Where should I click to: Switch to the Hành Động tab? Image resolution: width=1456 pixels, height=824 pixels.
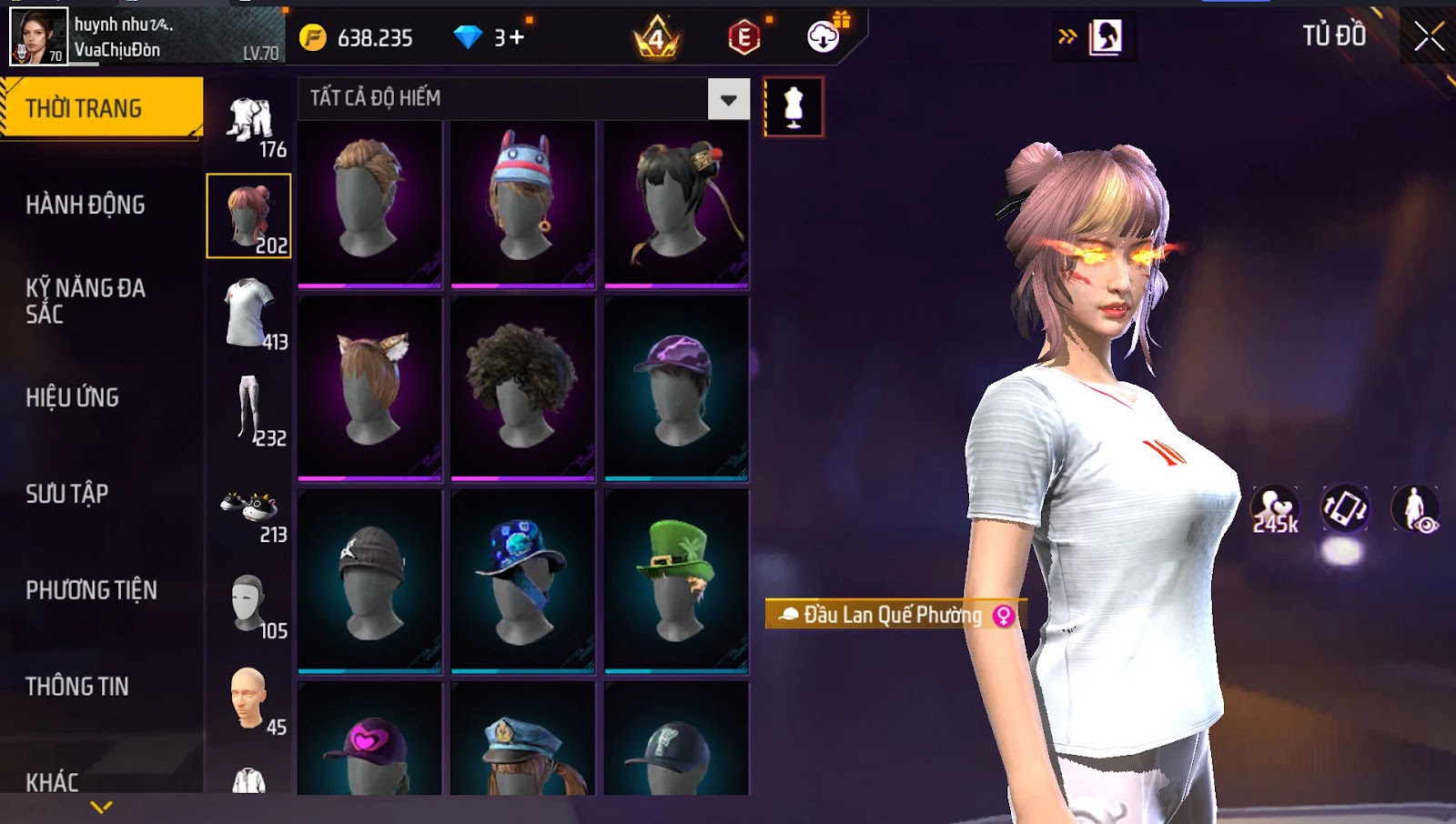tap(86, 205)
